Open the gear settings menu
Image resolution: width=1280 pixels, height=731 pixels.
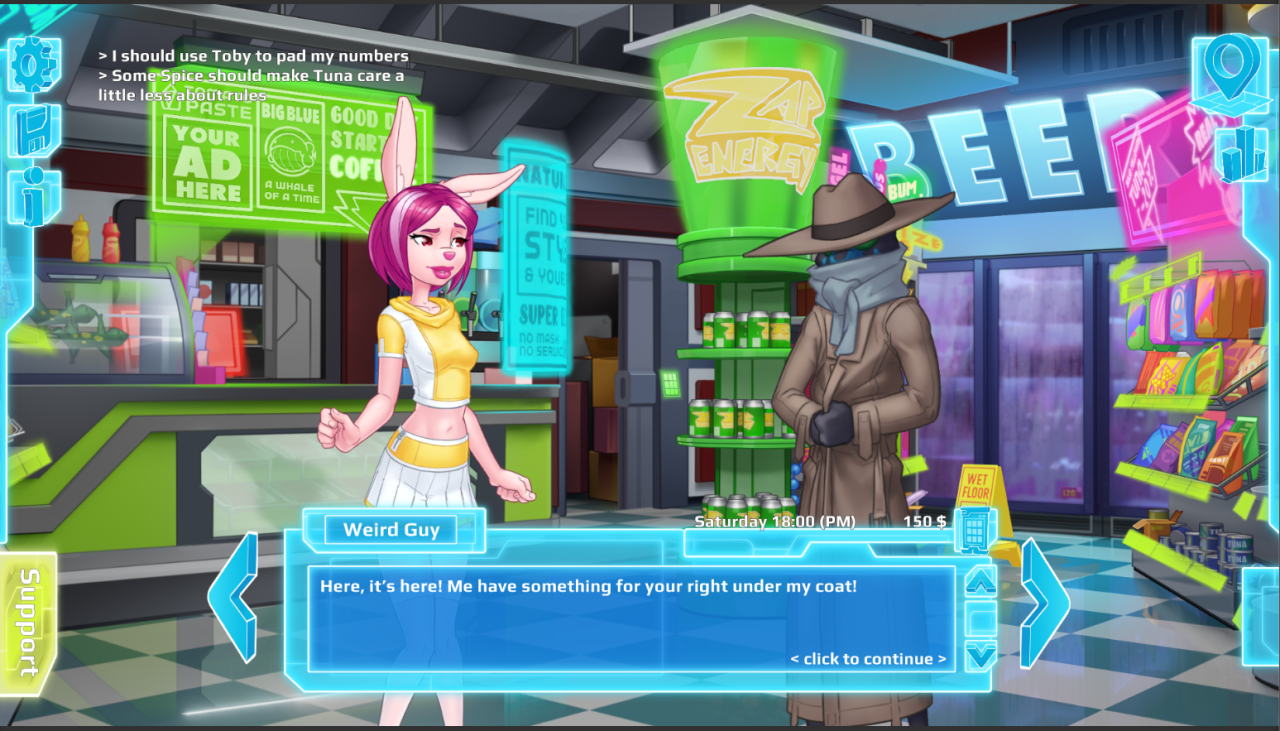click(34, 65)
